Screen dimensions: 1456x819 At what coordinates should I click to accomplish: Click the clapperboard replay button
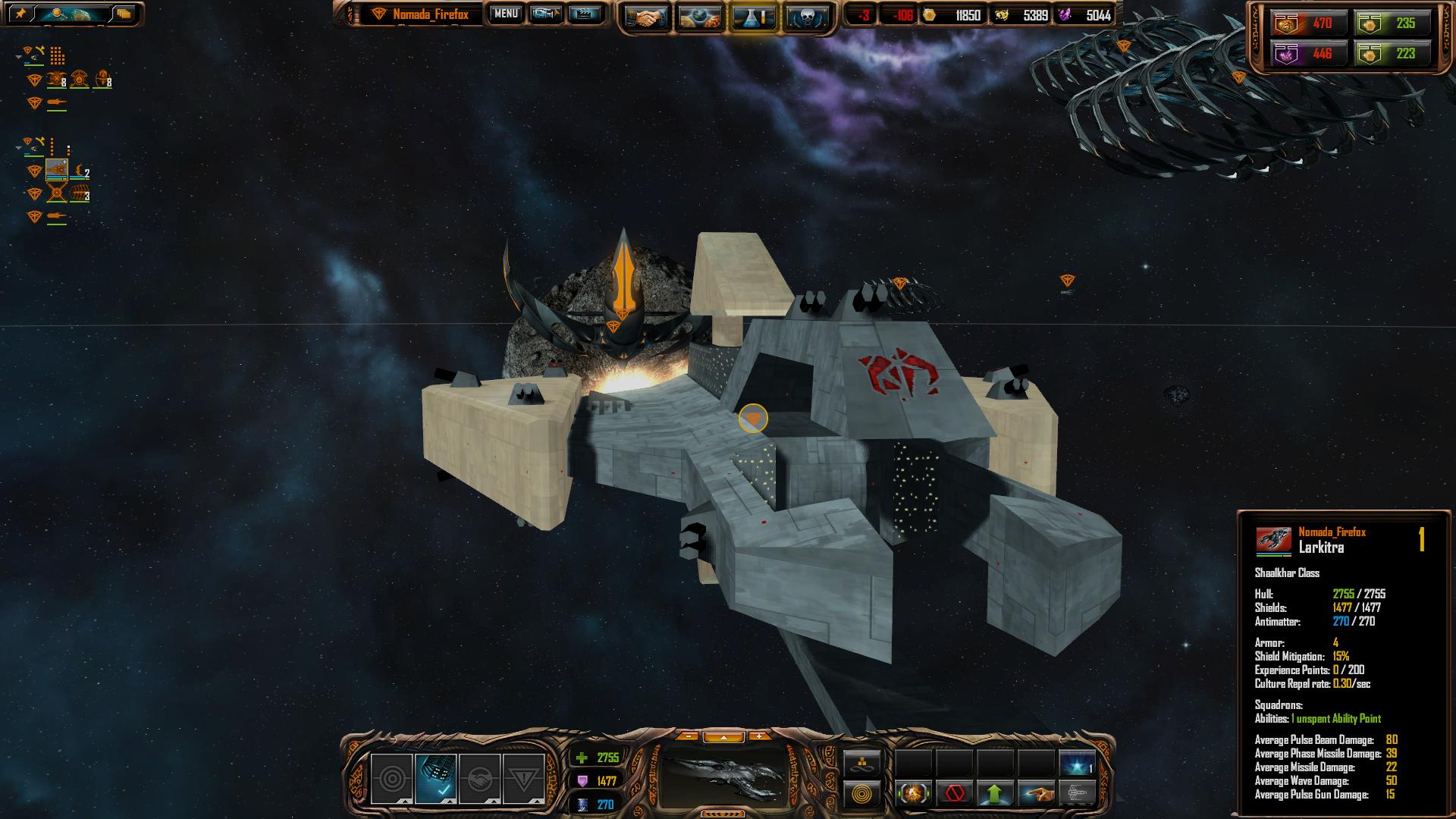click(x=584, y=14)
